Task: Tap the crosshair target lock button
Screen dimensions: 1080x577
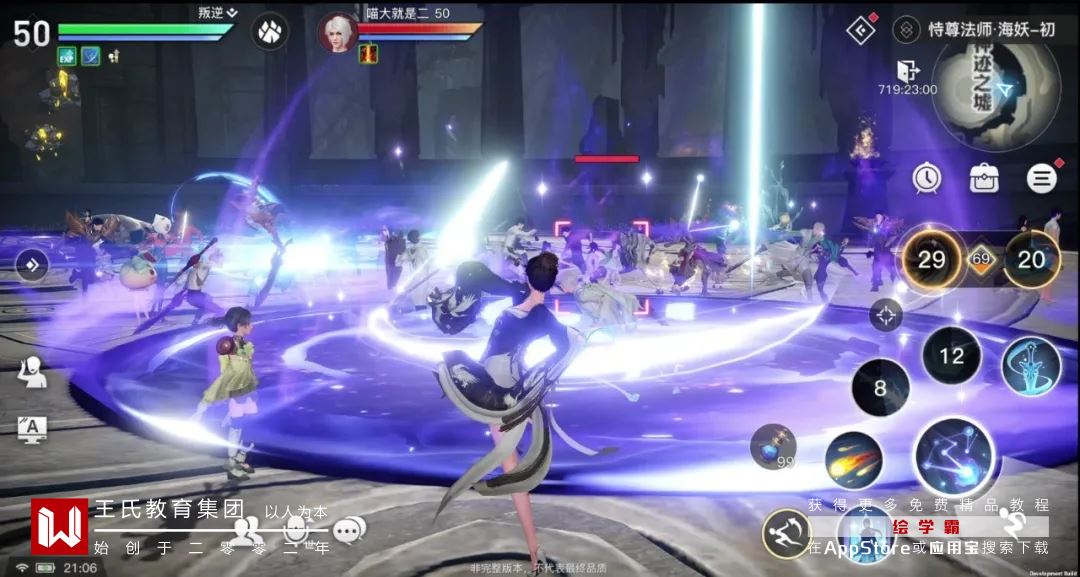Action: tap(885, 315)
